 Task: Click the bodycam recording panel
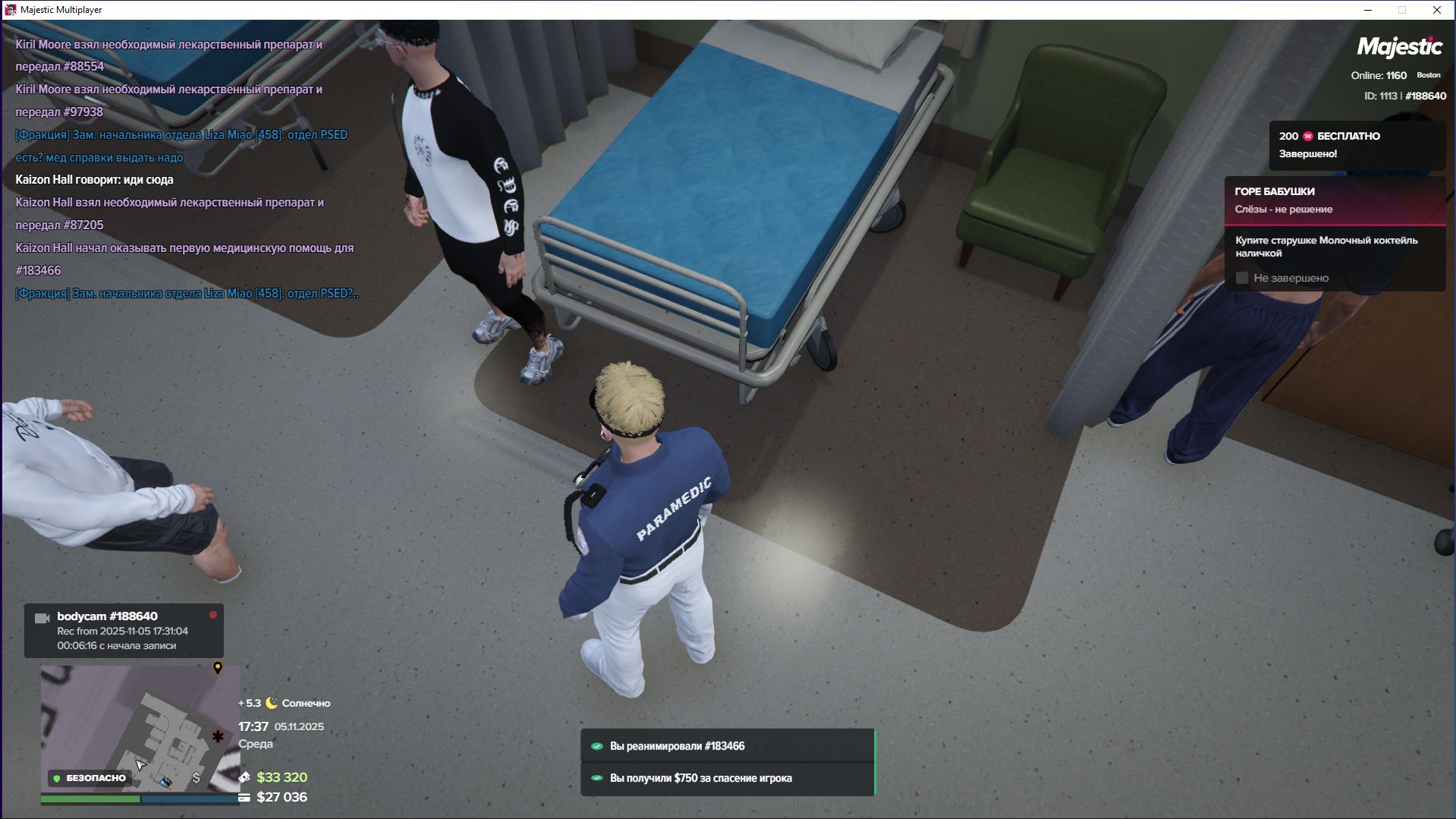click(124, 631)
